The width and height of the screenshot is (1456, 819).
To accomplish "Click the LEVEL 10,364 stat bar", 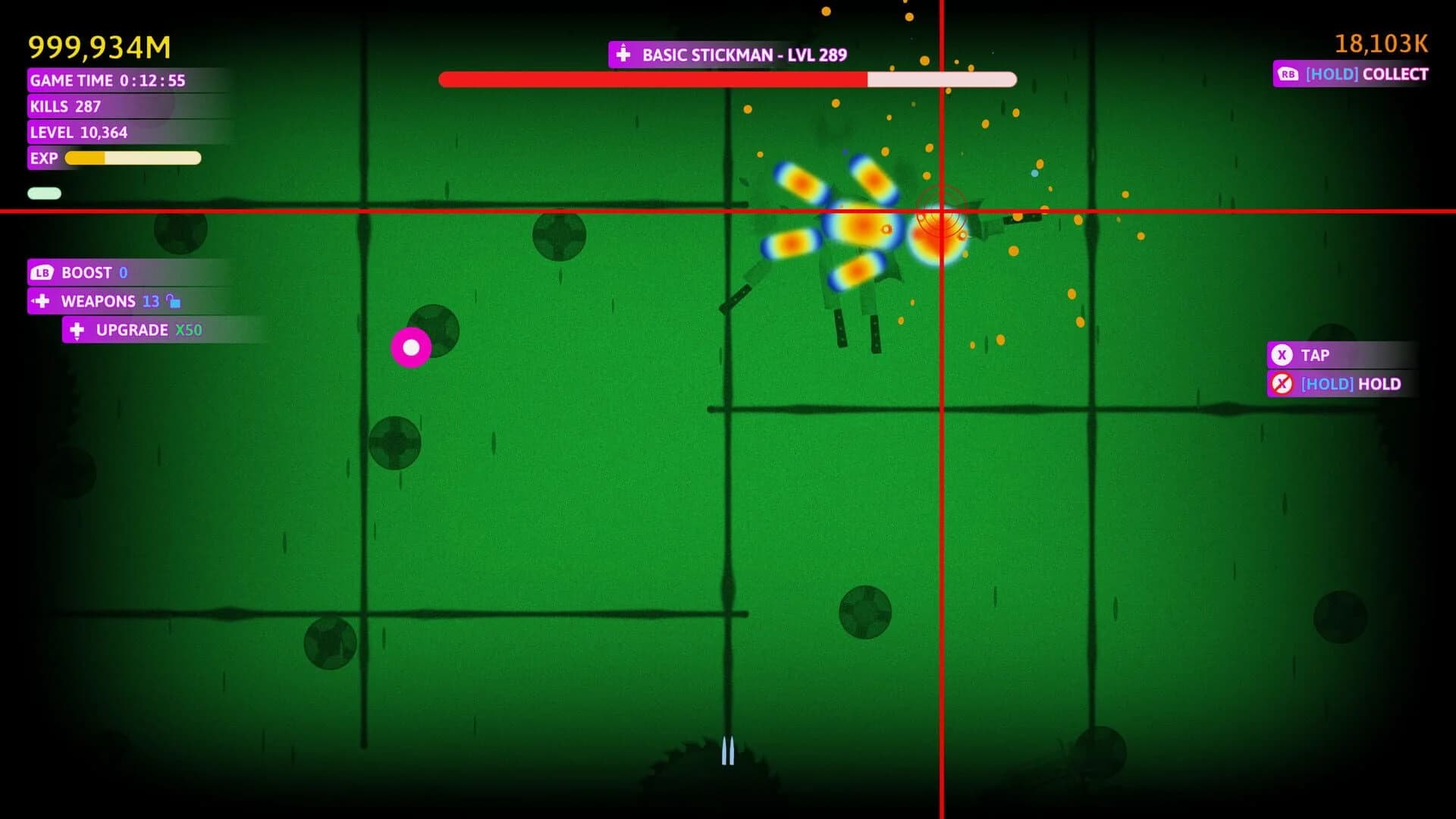I will pos(78,132).
